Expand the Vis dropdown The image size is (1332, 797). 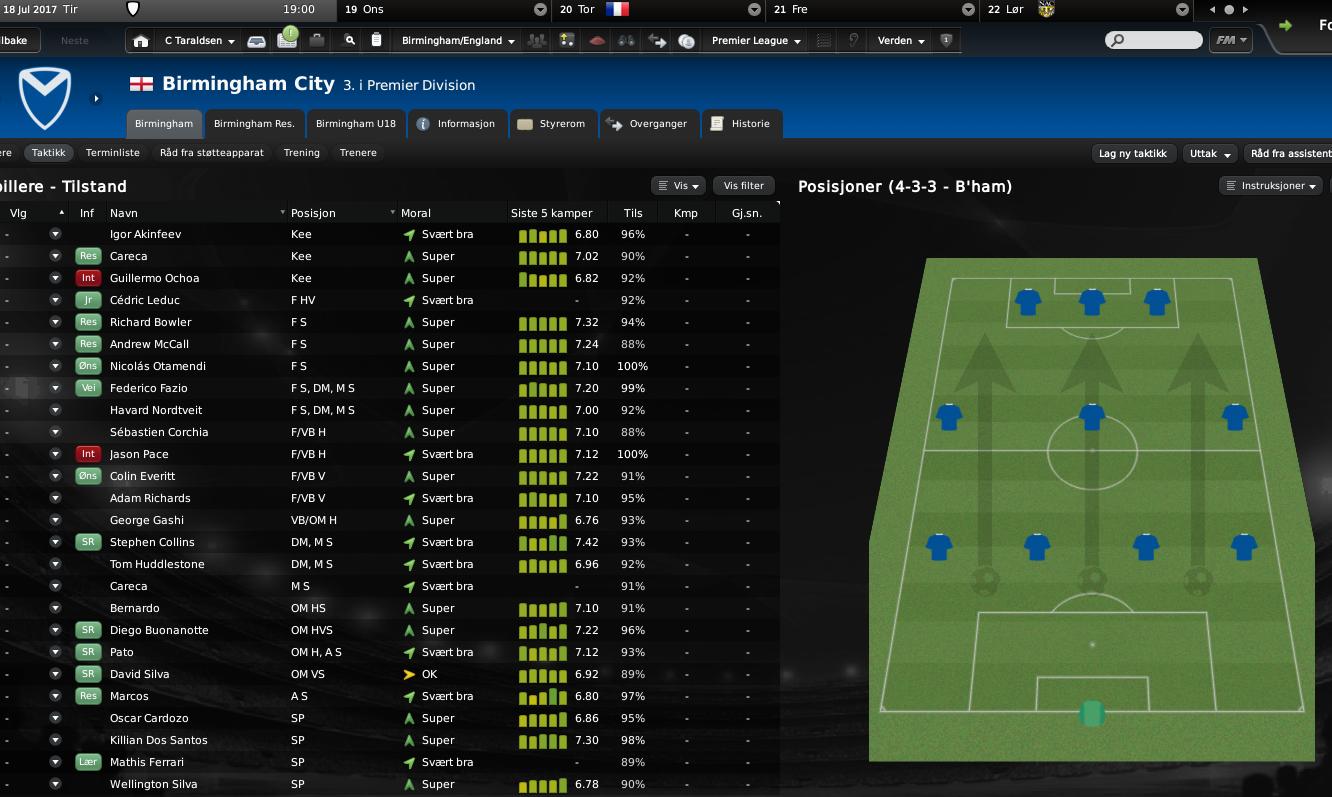678,186
